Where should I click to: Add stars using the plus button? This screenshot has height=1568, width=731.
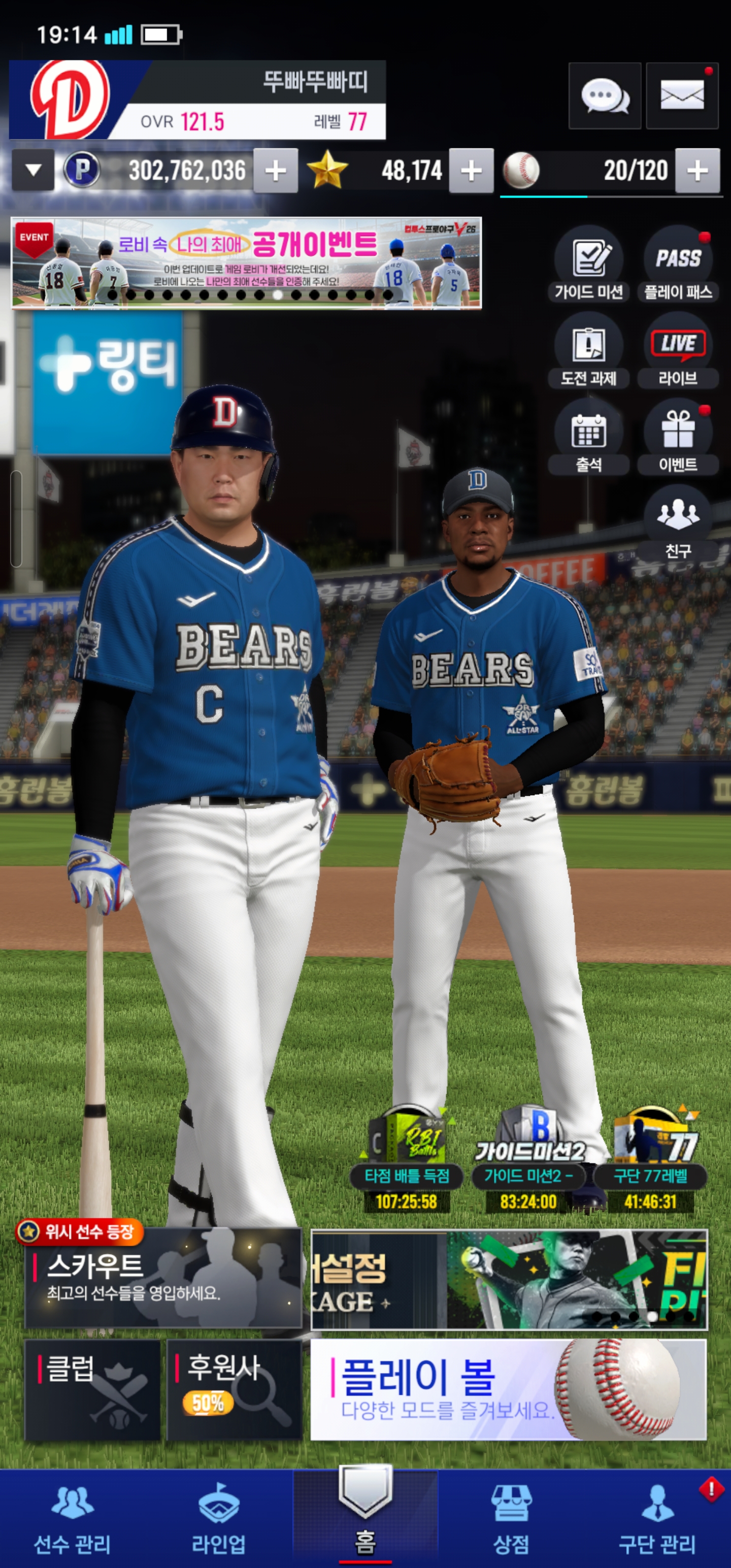tap(471, 171)
